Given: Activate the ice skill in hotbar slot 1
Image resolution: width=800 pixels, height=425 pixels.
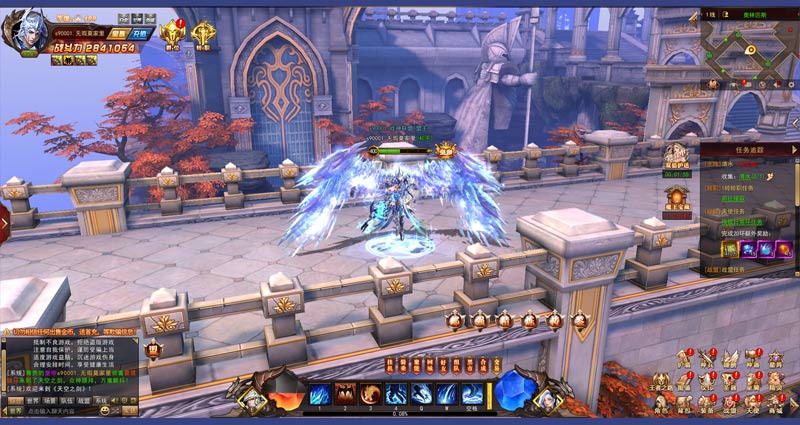Looking at the screenshot, I should [x=320, y=393].
